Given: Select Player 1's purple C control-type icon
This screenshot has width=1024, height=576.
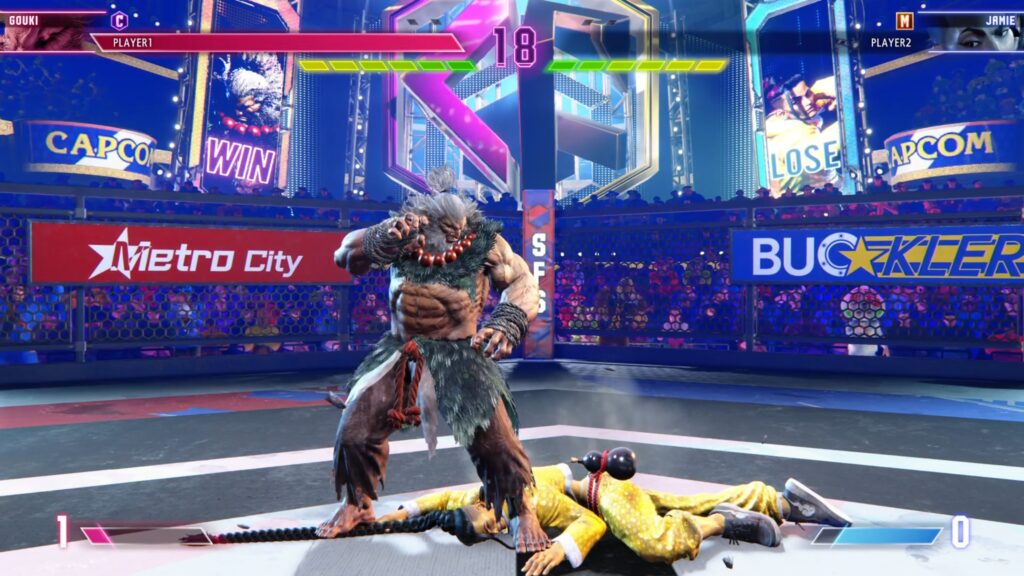Looking at the screenshot, I should tap(119, 20).
